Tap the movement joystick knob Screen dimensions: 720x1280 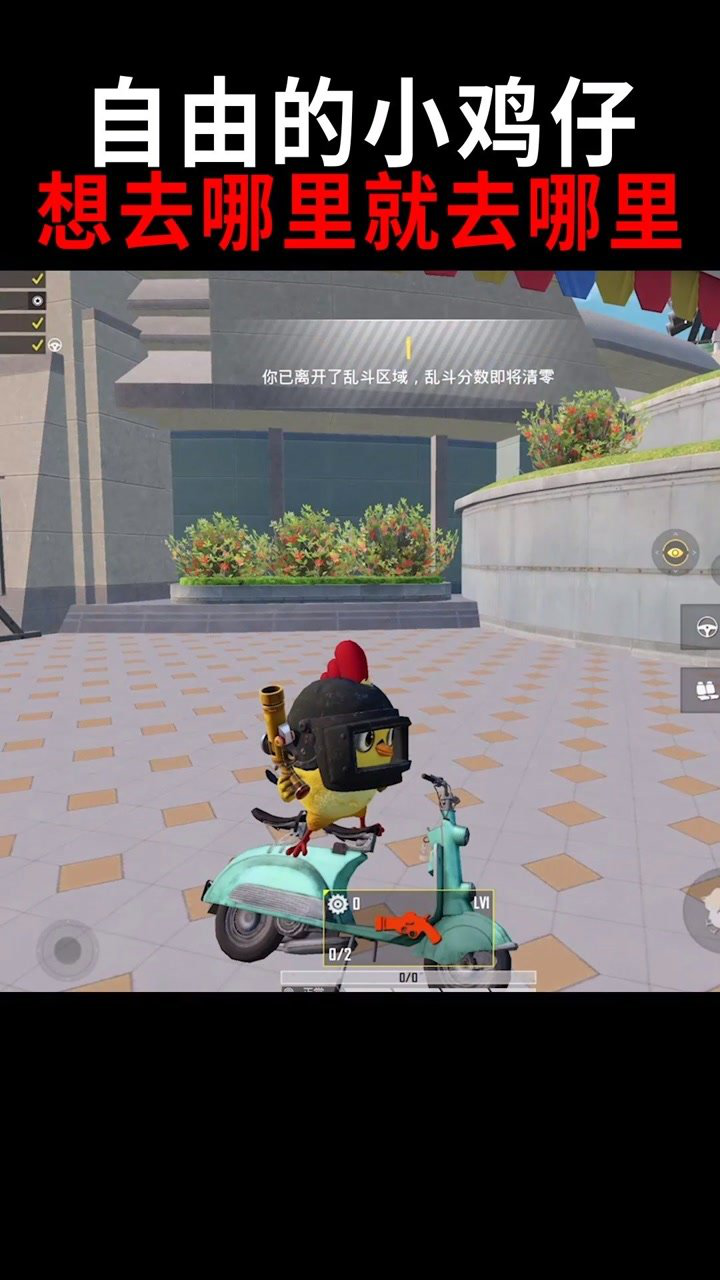point(67,949)
